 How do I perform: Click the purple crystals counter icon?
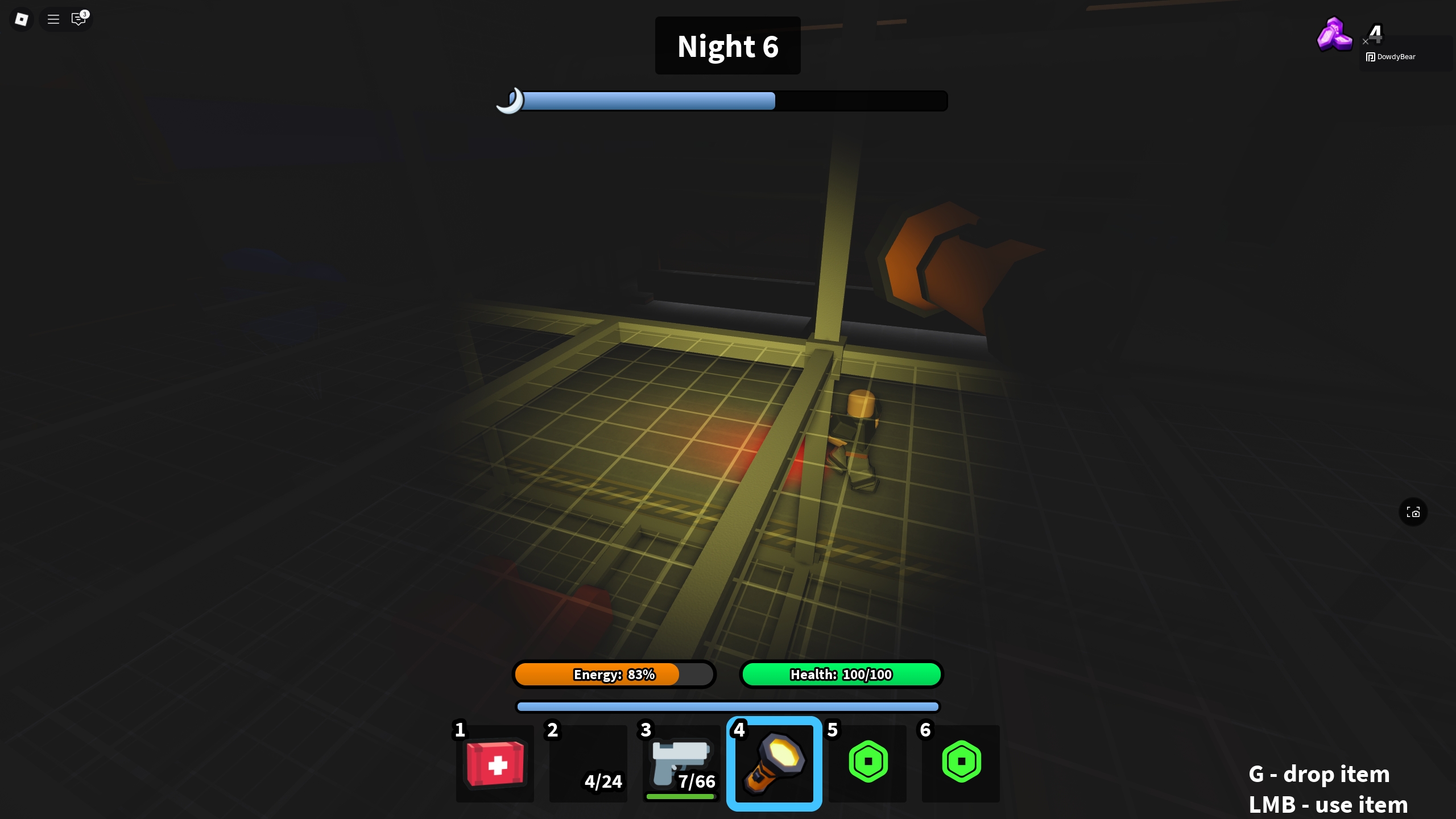(1334, 35)
